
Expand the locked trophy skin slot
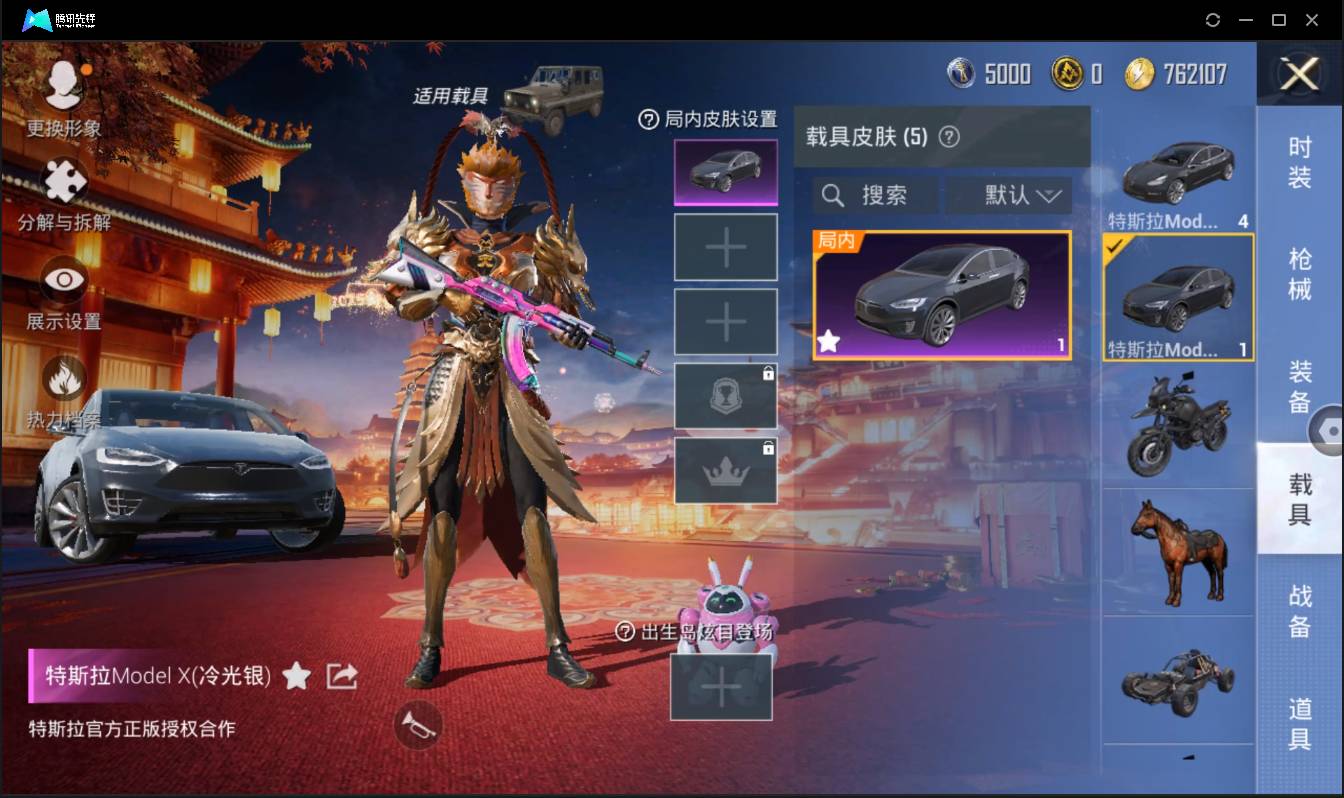coord(726,394)
